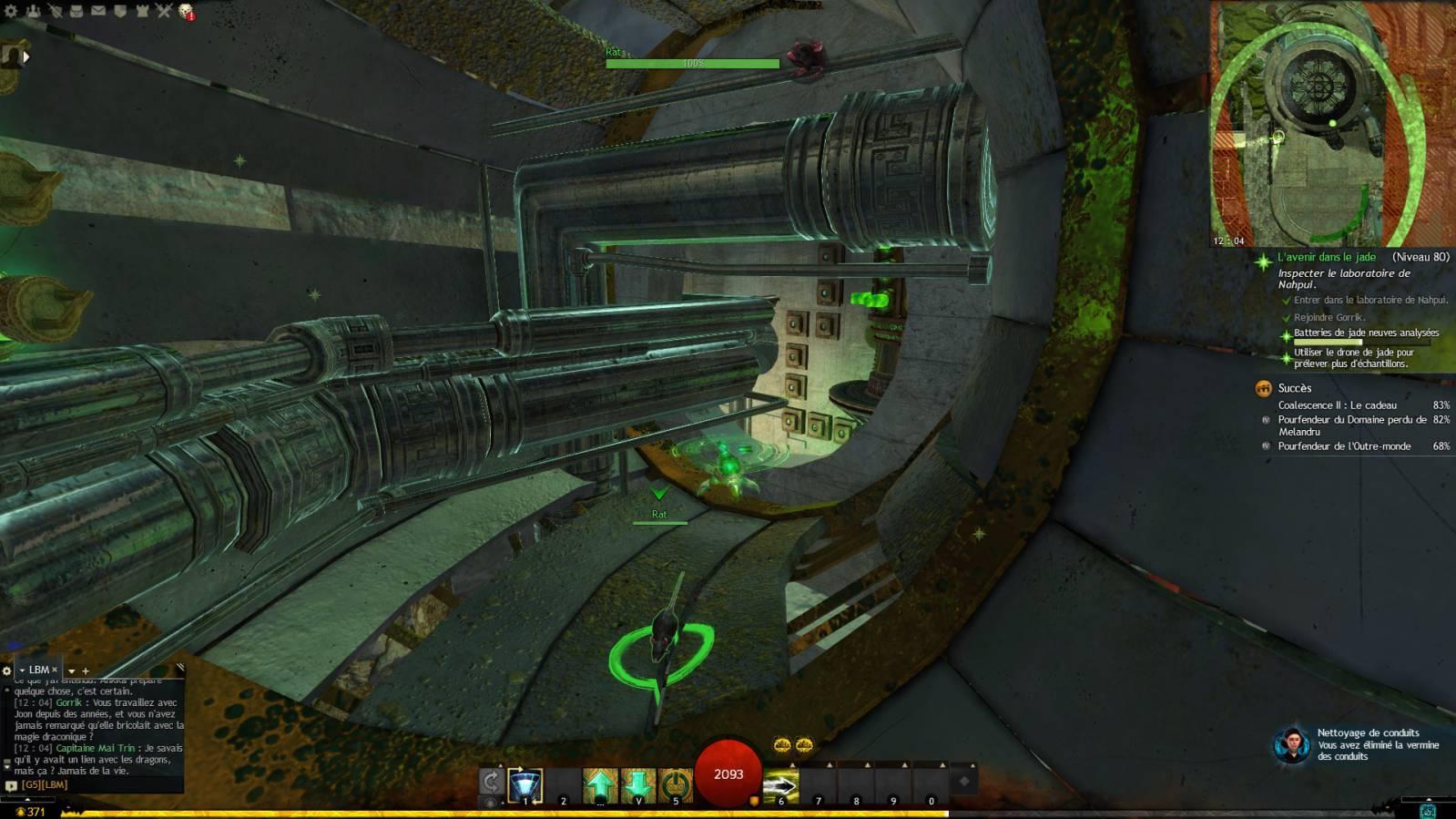Open the Succès achievements header
1456x819 pixels.
click(1294, 388)
